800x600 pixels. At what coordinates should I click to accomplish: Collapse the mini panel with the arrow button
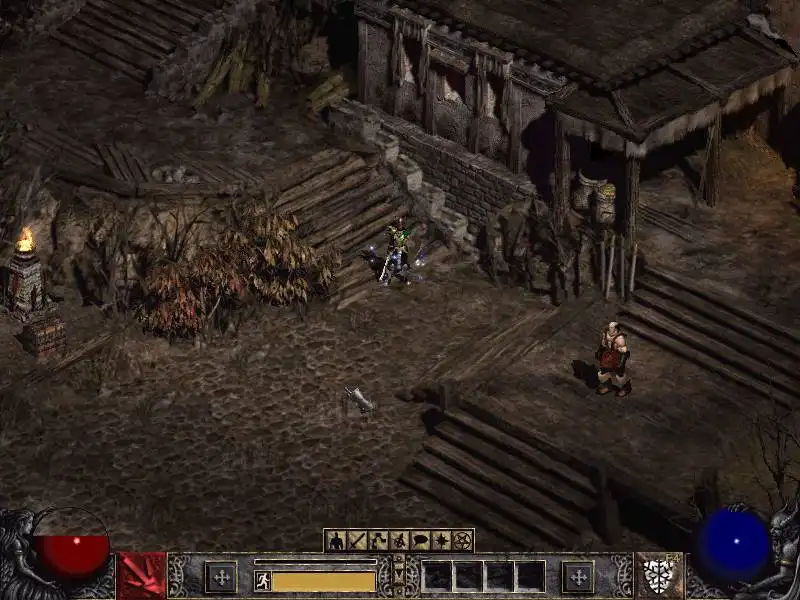point(399,576)
